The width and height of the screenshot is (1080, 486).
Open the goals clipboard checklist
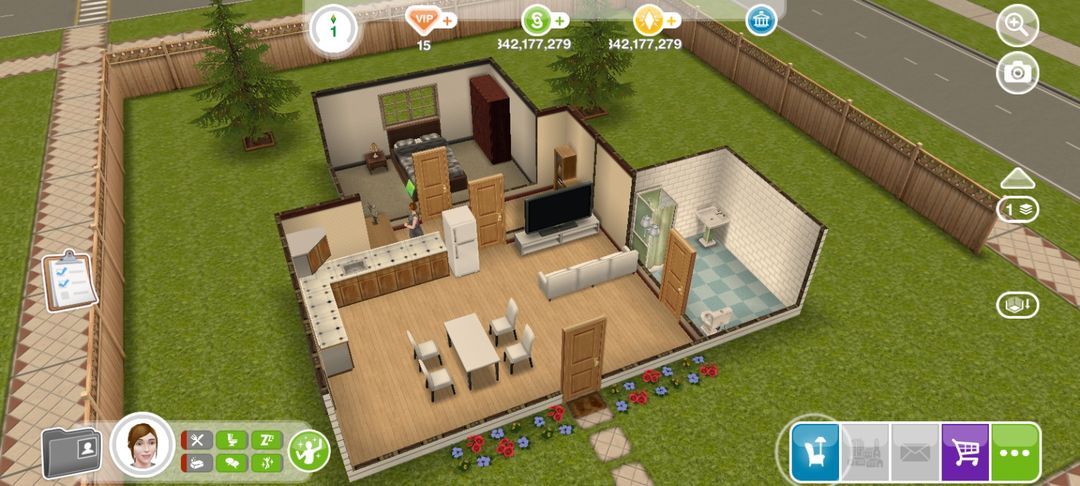tap(69, 280)
